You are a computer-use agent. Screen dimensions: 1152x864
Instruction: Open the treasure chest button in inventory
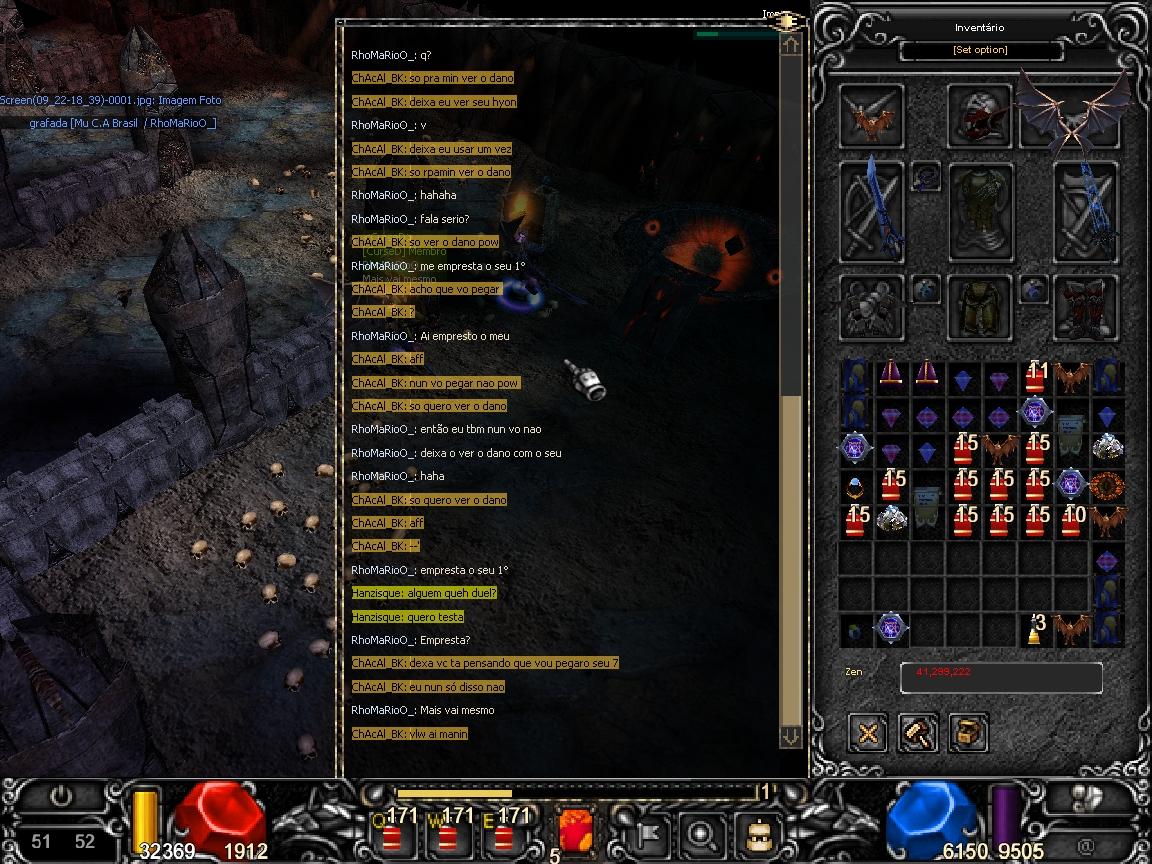tap(968, 733)
